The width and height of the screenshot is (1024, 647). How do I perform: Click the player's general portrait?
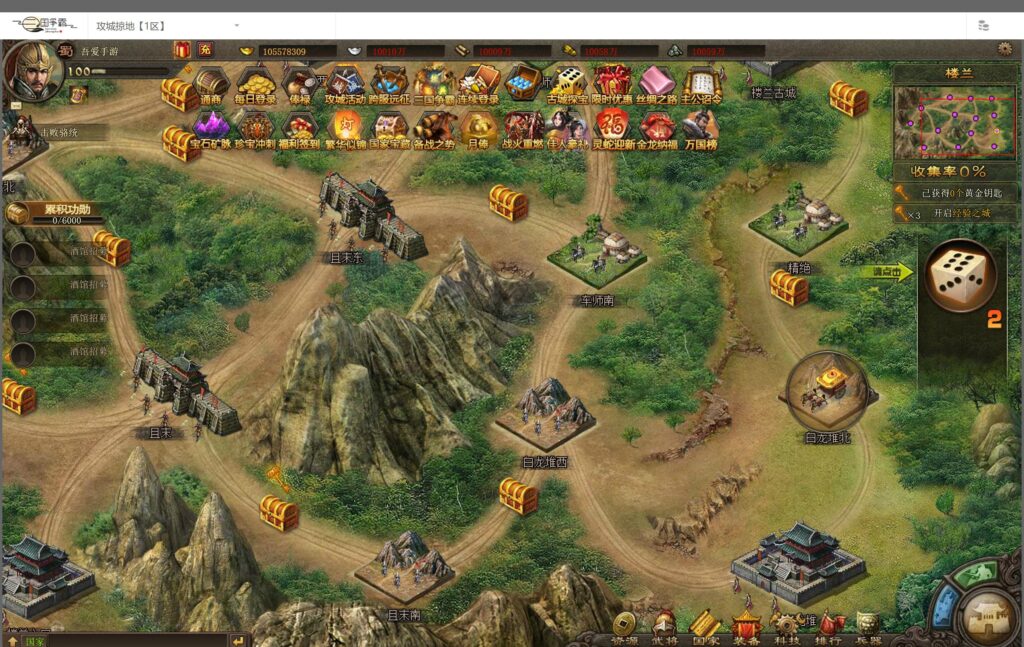32,68
